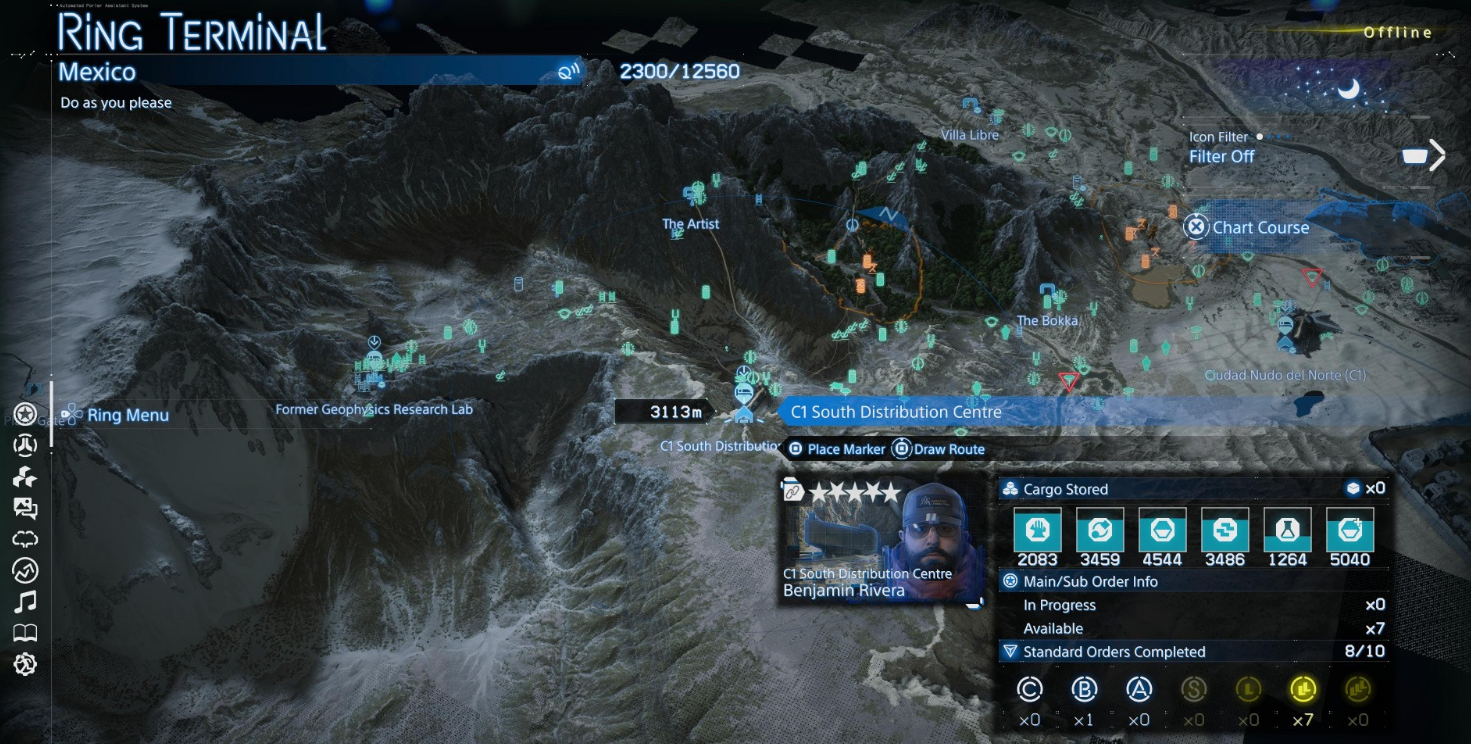
Task: Open the music note menu icon
Action: click(25, 601)
